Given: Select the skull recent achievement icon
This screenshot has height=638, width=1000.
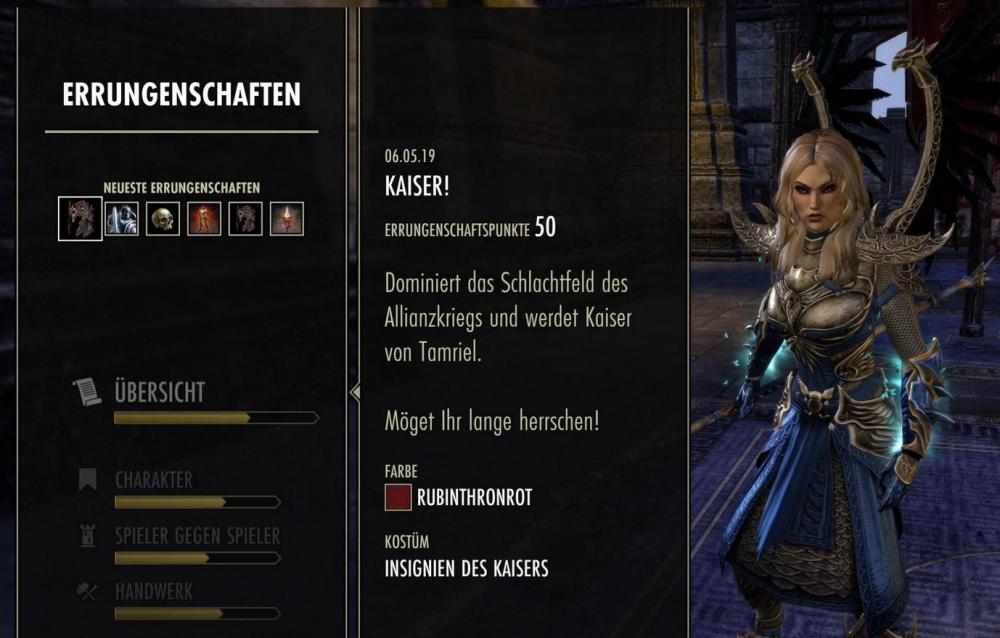Looking at the screenshot, I should [163, 218].
